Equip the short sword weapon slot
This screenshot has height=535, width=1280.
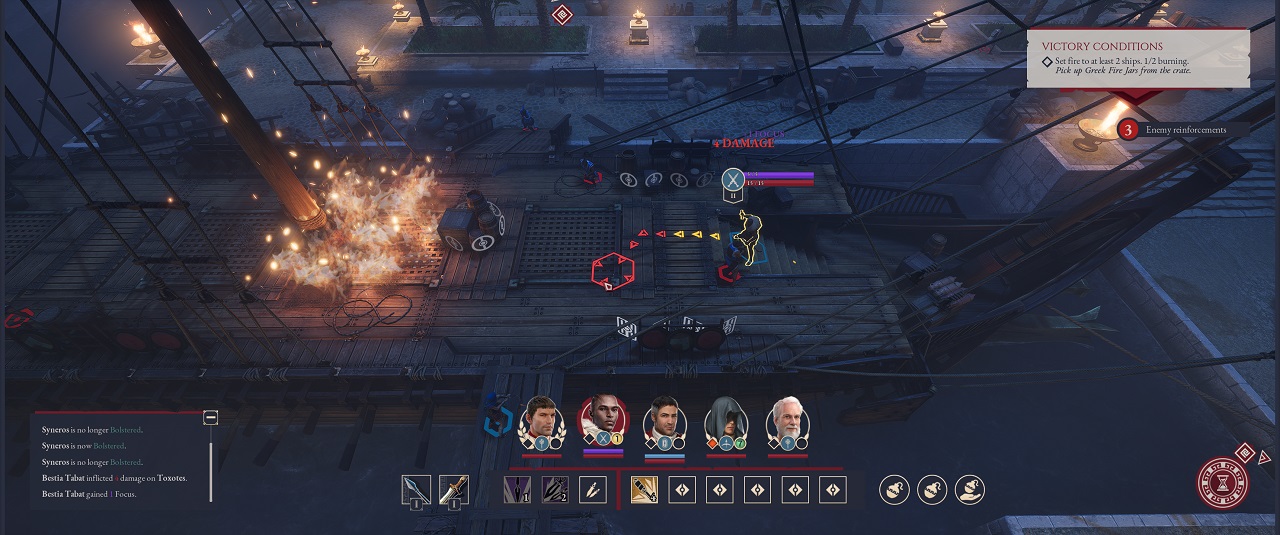click(453, 490)
